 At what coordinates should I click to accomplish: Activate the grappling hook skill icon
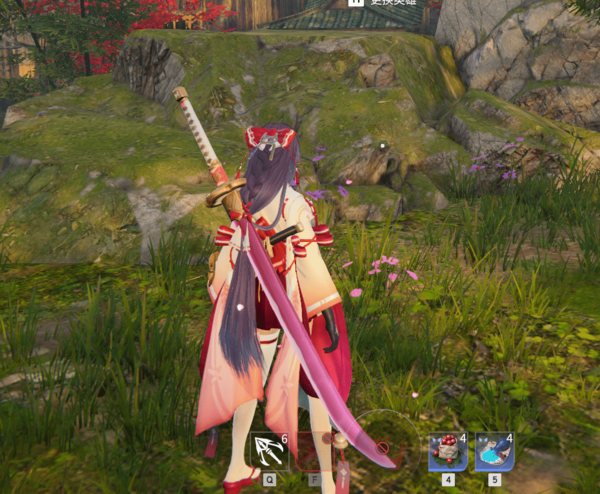(269, 451)
